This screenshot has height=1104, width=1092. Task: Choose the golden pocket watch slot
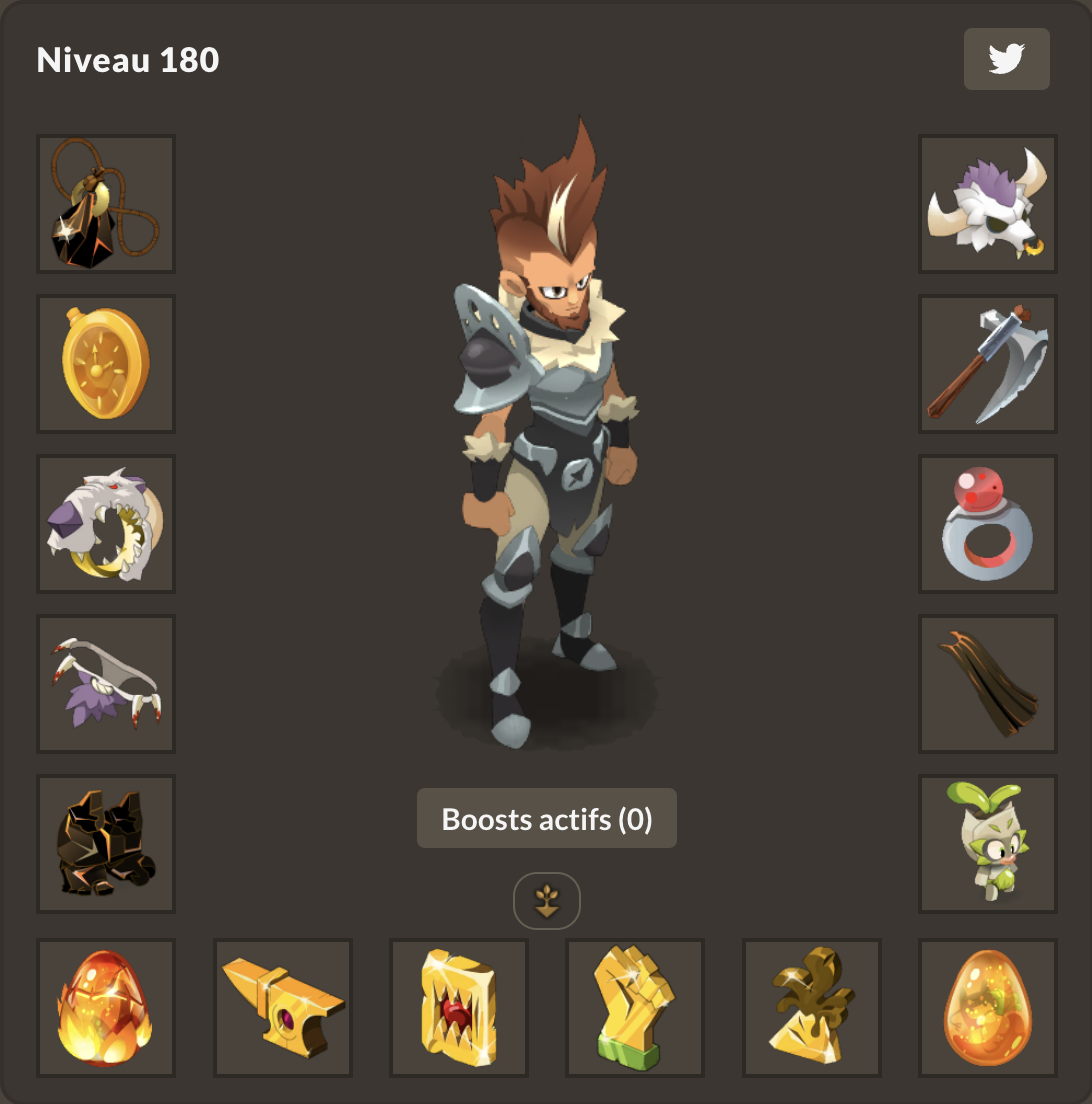tap(106, 364)
